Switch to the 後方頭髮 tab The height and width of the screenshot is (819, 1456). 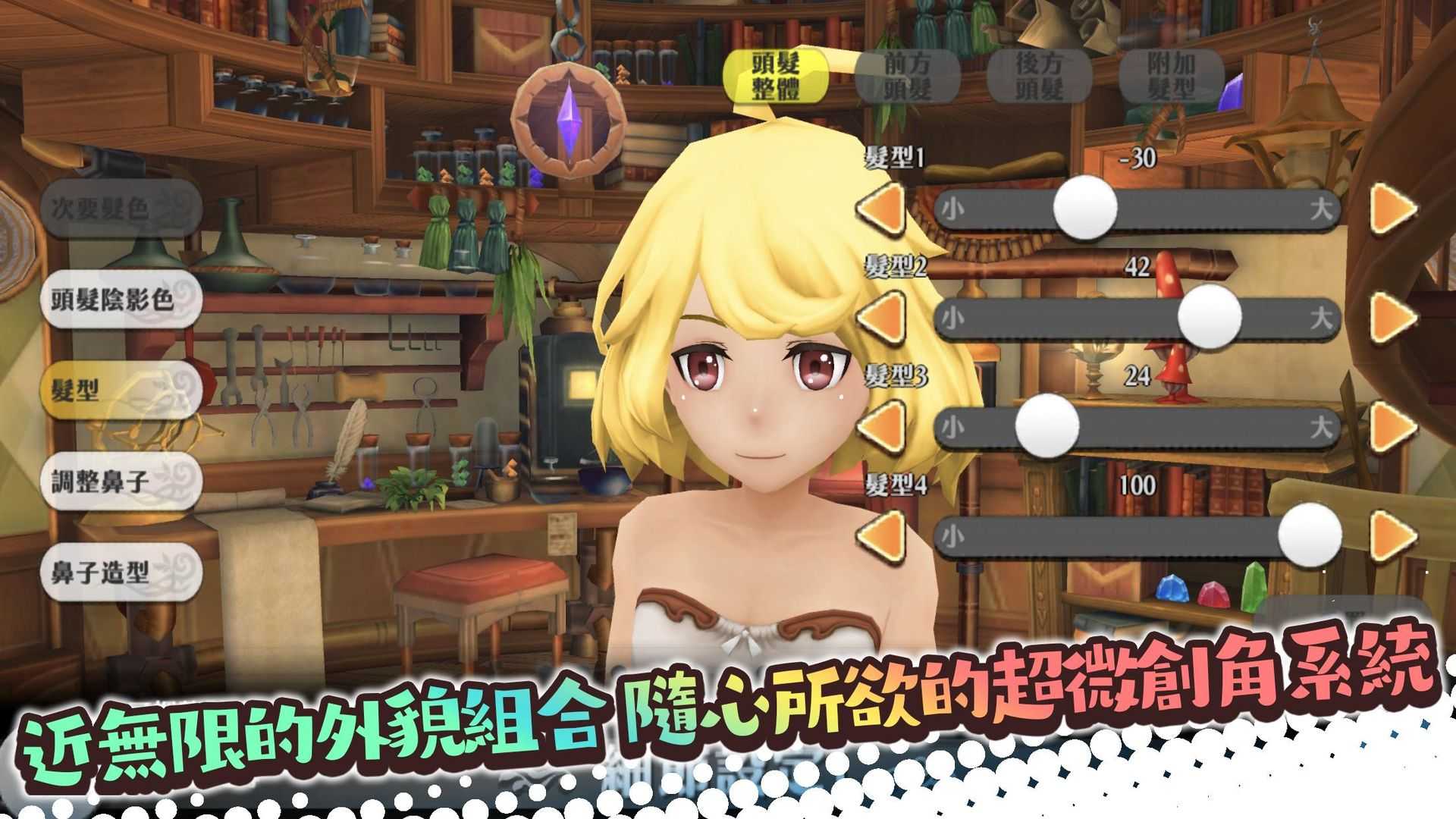[1039, 76]
